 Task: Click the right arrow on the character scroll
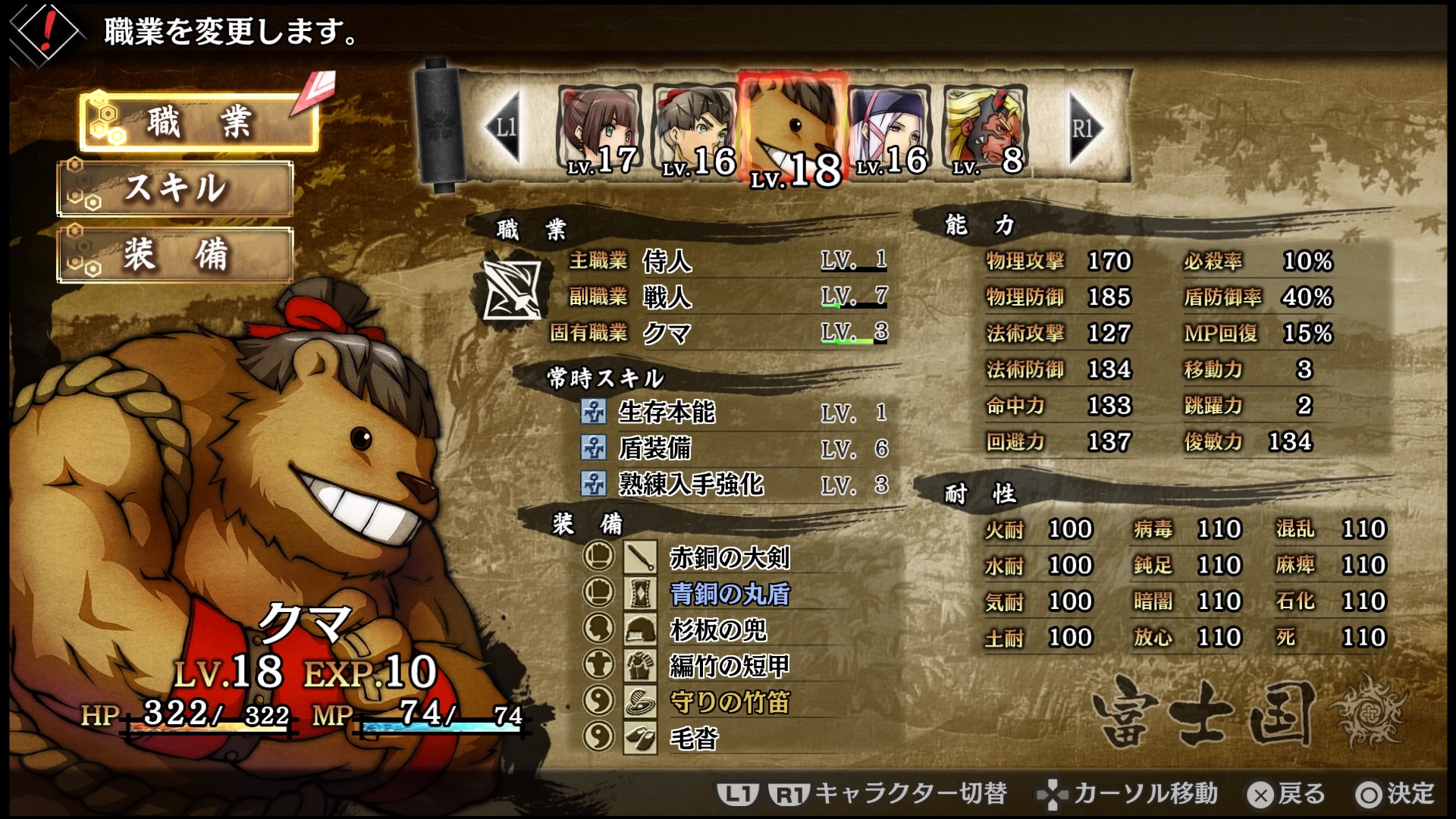(1084, 127)
